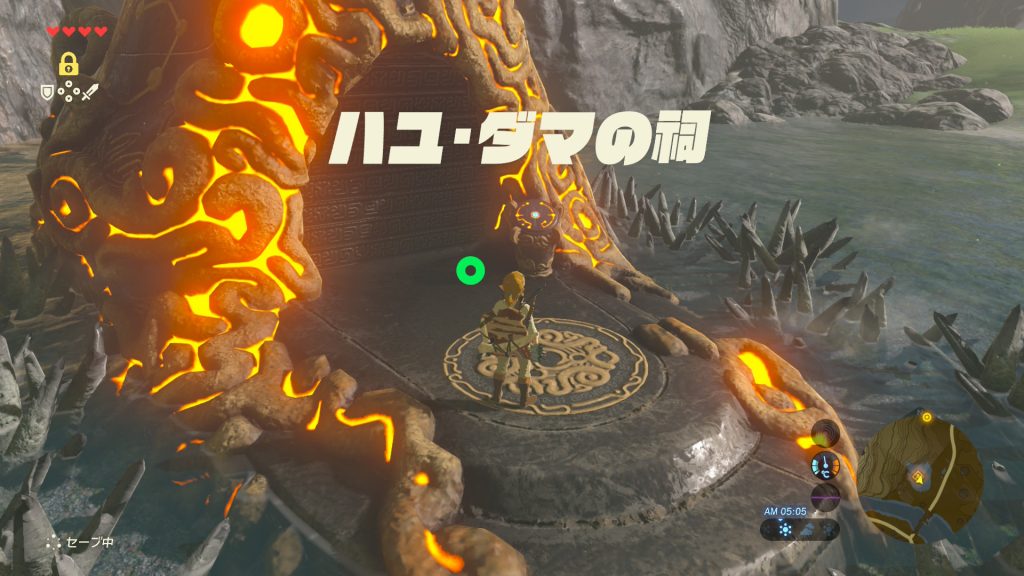1024x576 pixels.
Task: Click the Sheikah sensor icon with purple line
Action: 825,496
